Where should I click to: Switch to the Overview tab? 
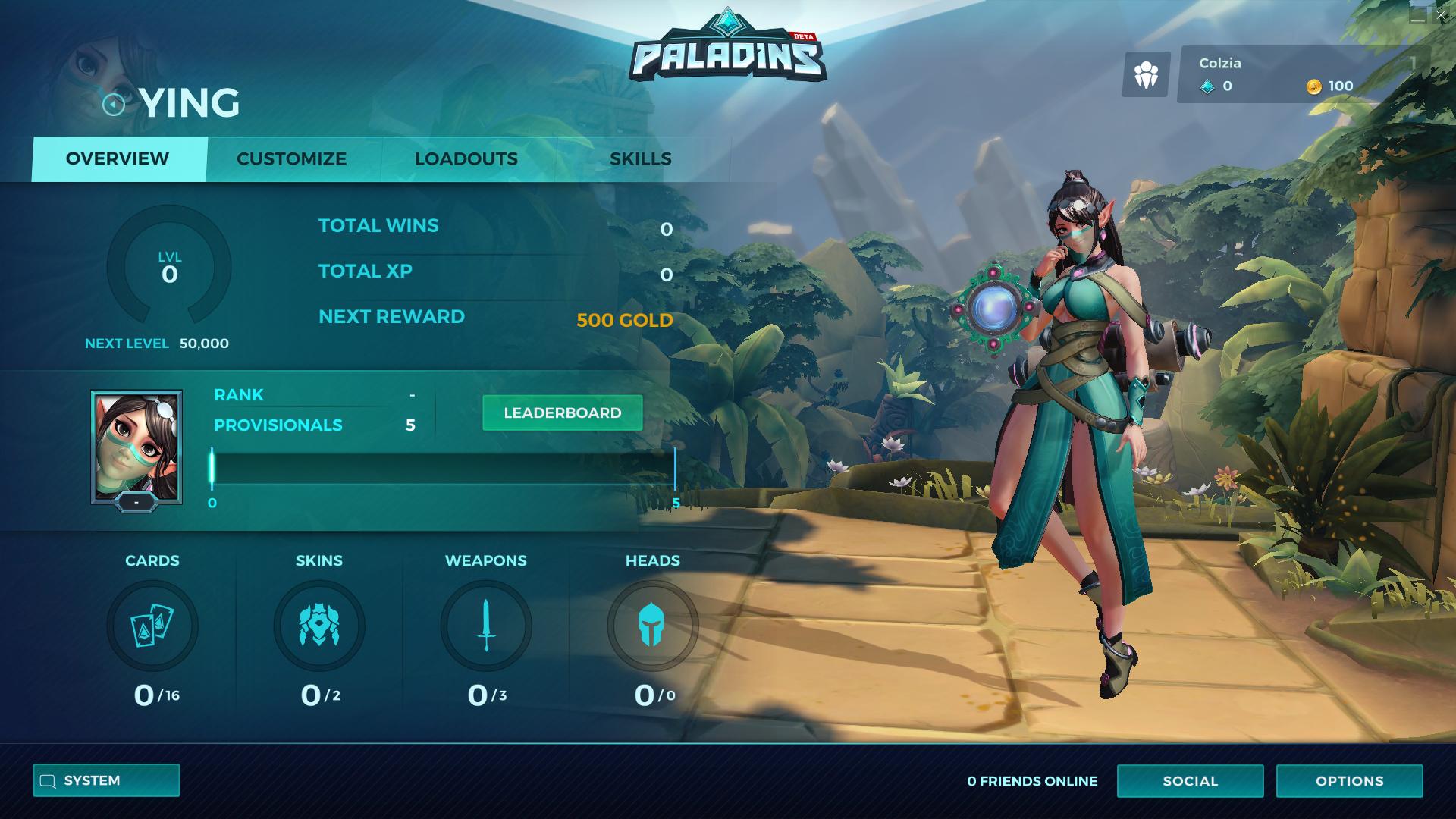point(118,159)
